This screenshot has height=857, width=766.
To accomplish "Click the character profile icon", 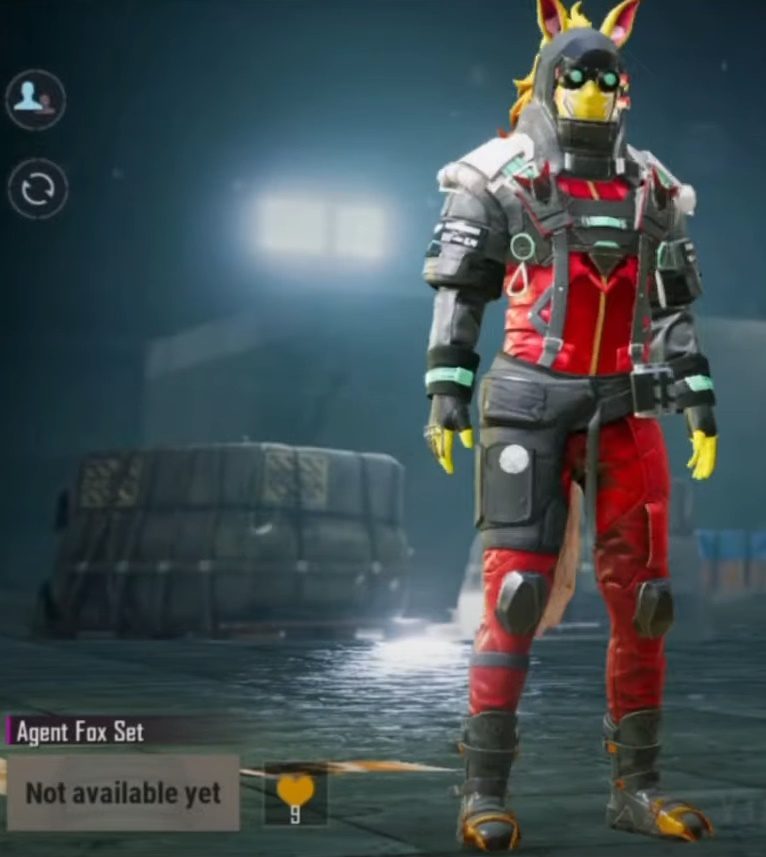I will [x=36, y=99].
